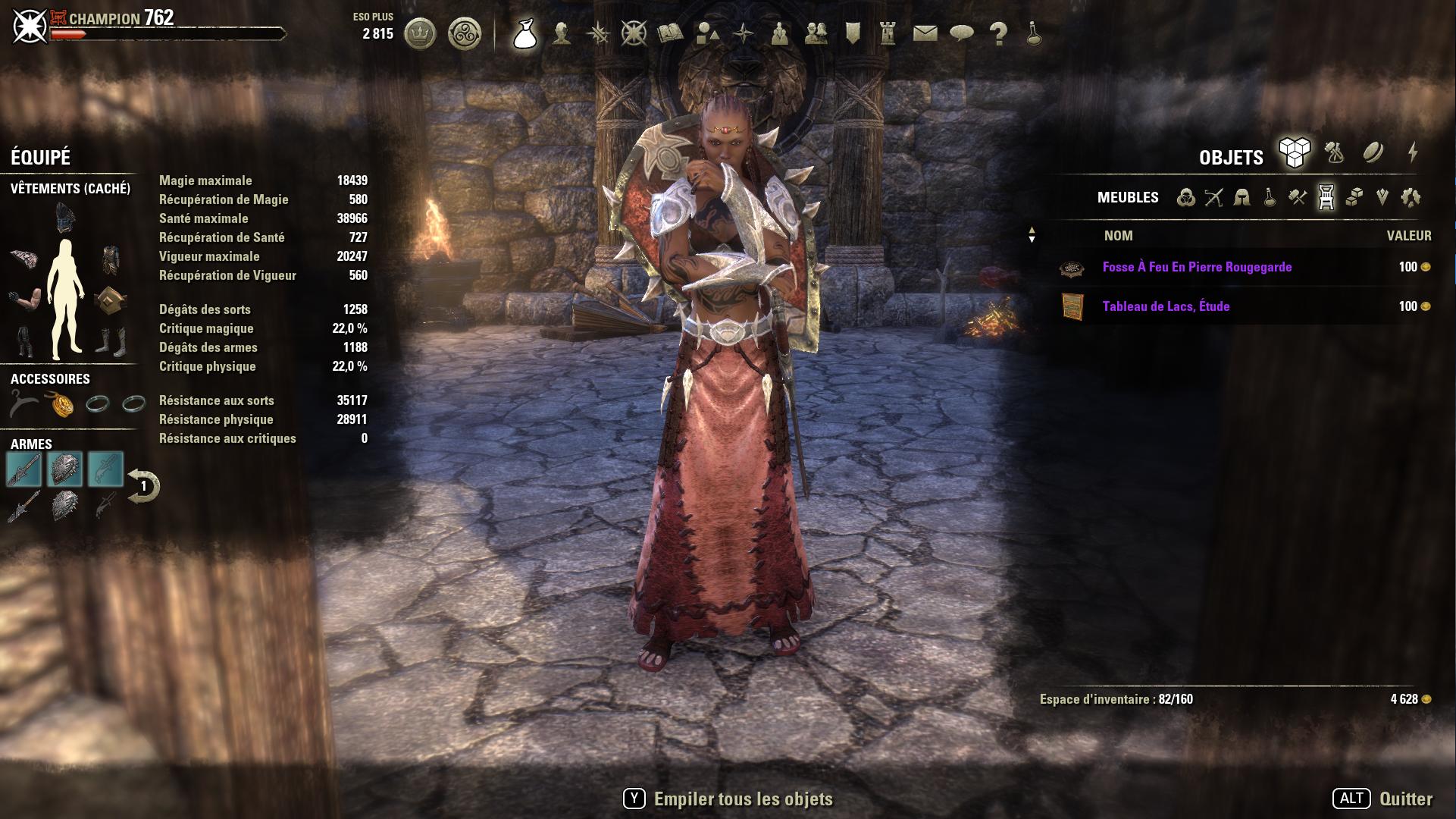Viewport: 1456px width, 819px height.
Task: Open the journal book menu
Action: [670, 33]
